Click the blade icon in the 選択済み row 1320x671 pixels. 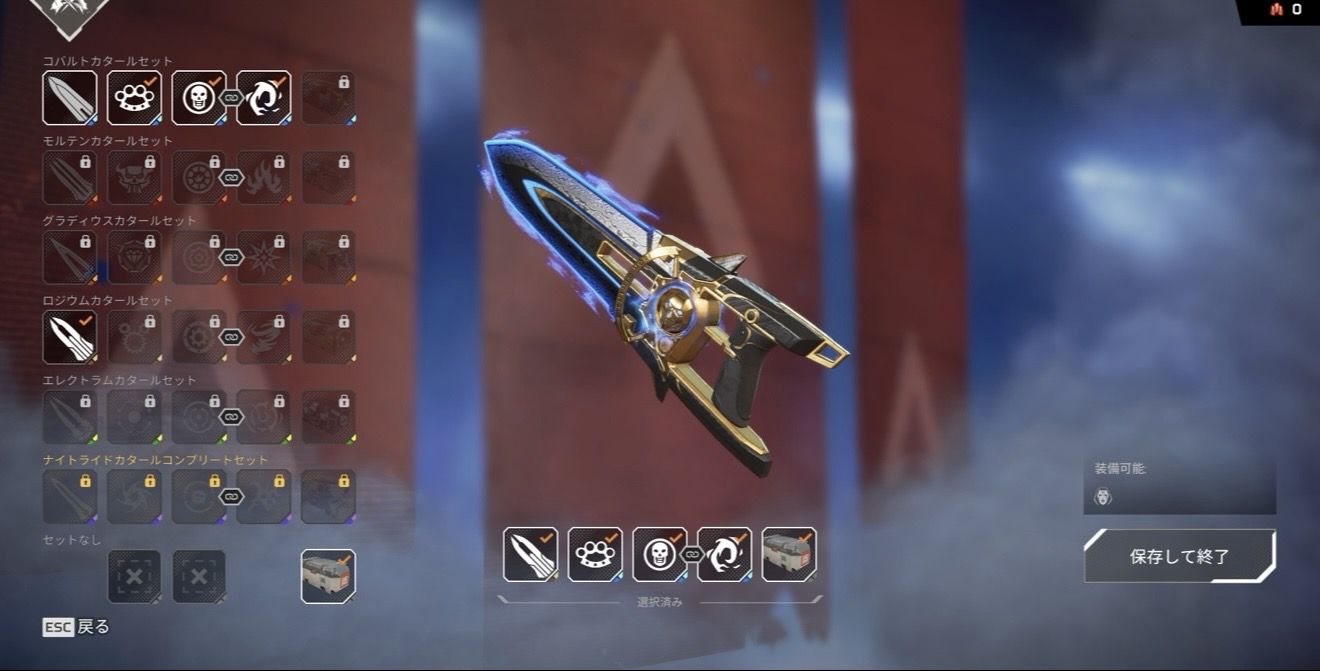[531, 554]
